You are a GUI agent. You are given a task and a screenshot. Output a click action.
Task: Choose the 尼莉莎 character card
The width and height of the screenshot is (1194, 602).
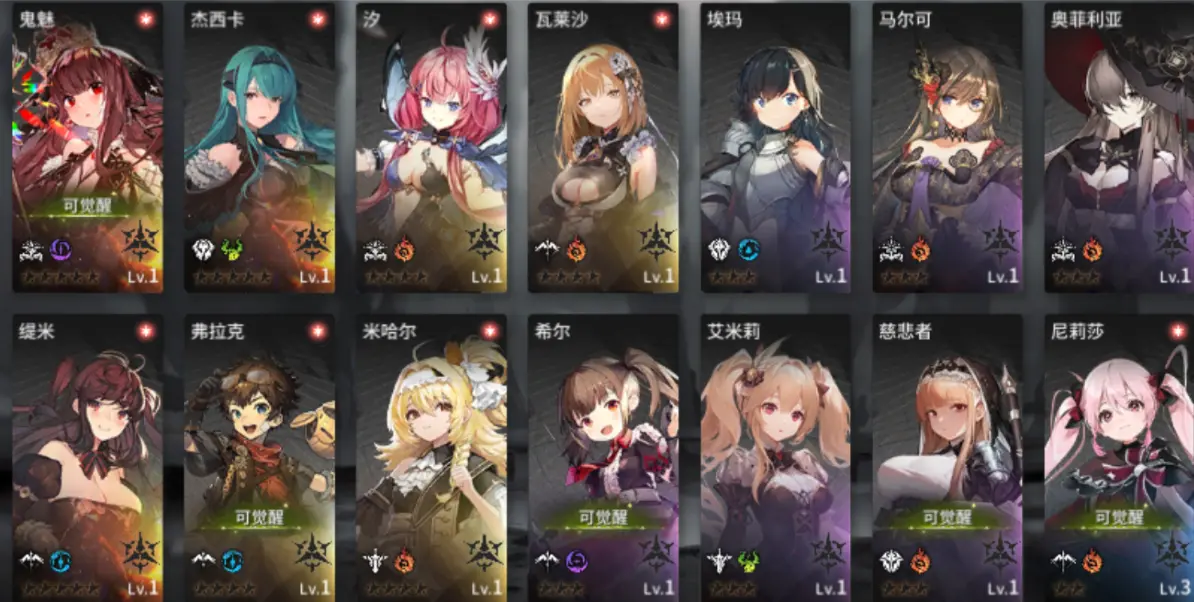pos(1118,458)
